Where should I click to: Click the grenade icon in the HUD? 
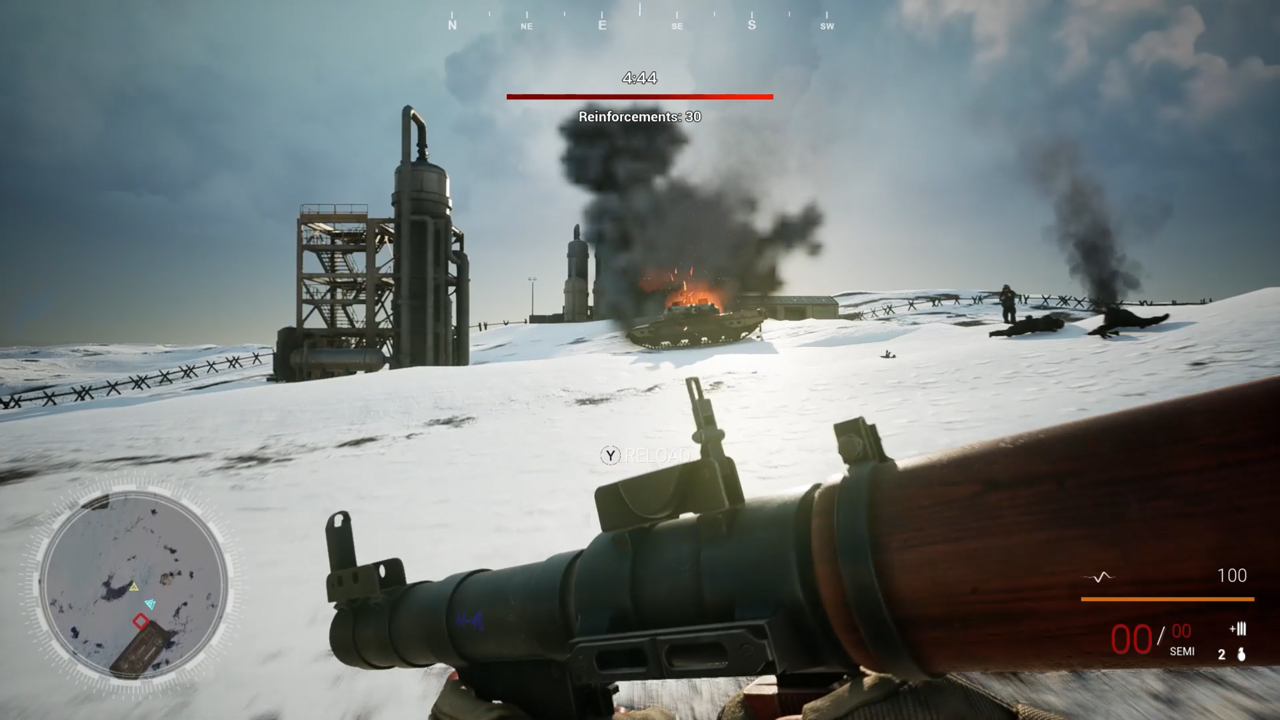click(x=1240, y=654)
